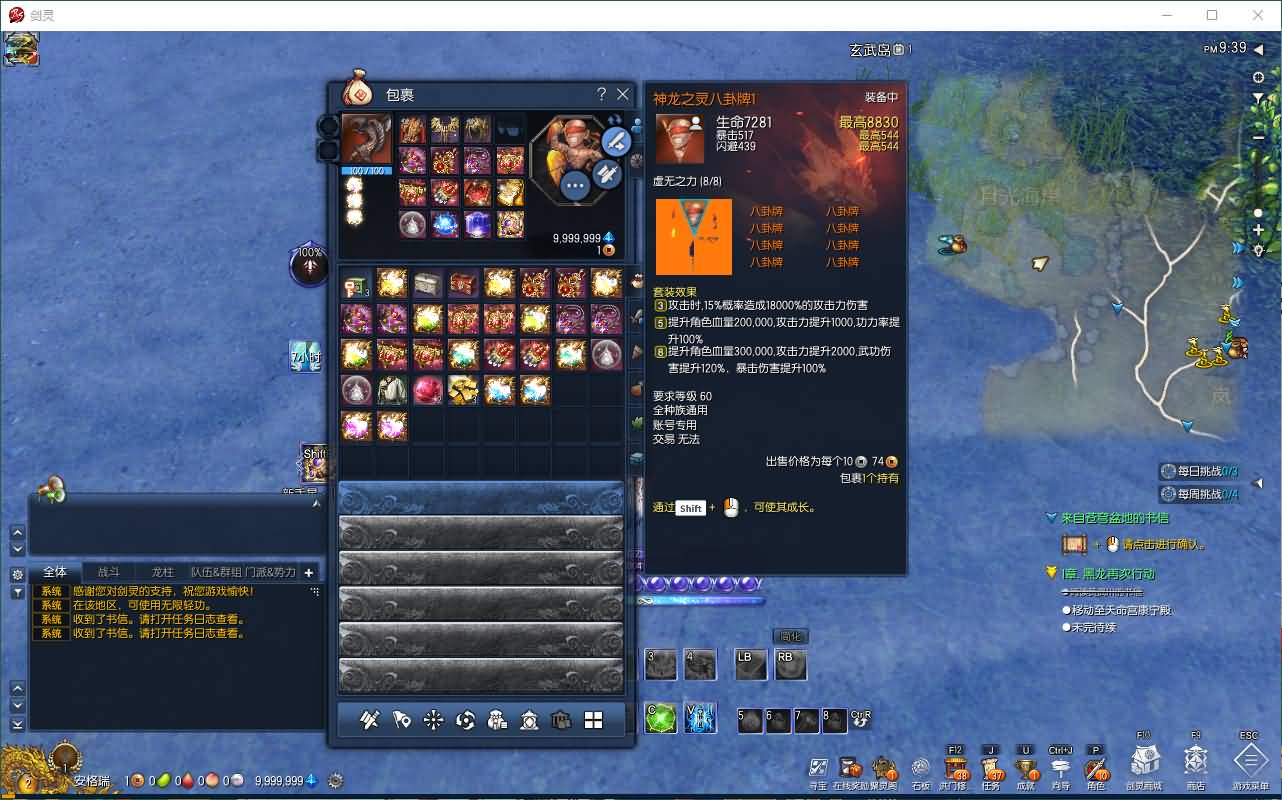Image resolution: width=1282 pixels, height=800 pixels.
Task: Open the 游戏菜单 game menu icon
Action: (x=1248, y=765)
